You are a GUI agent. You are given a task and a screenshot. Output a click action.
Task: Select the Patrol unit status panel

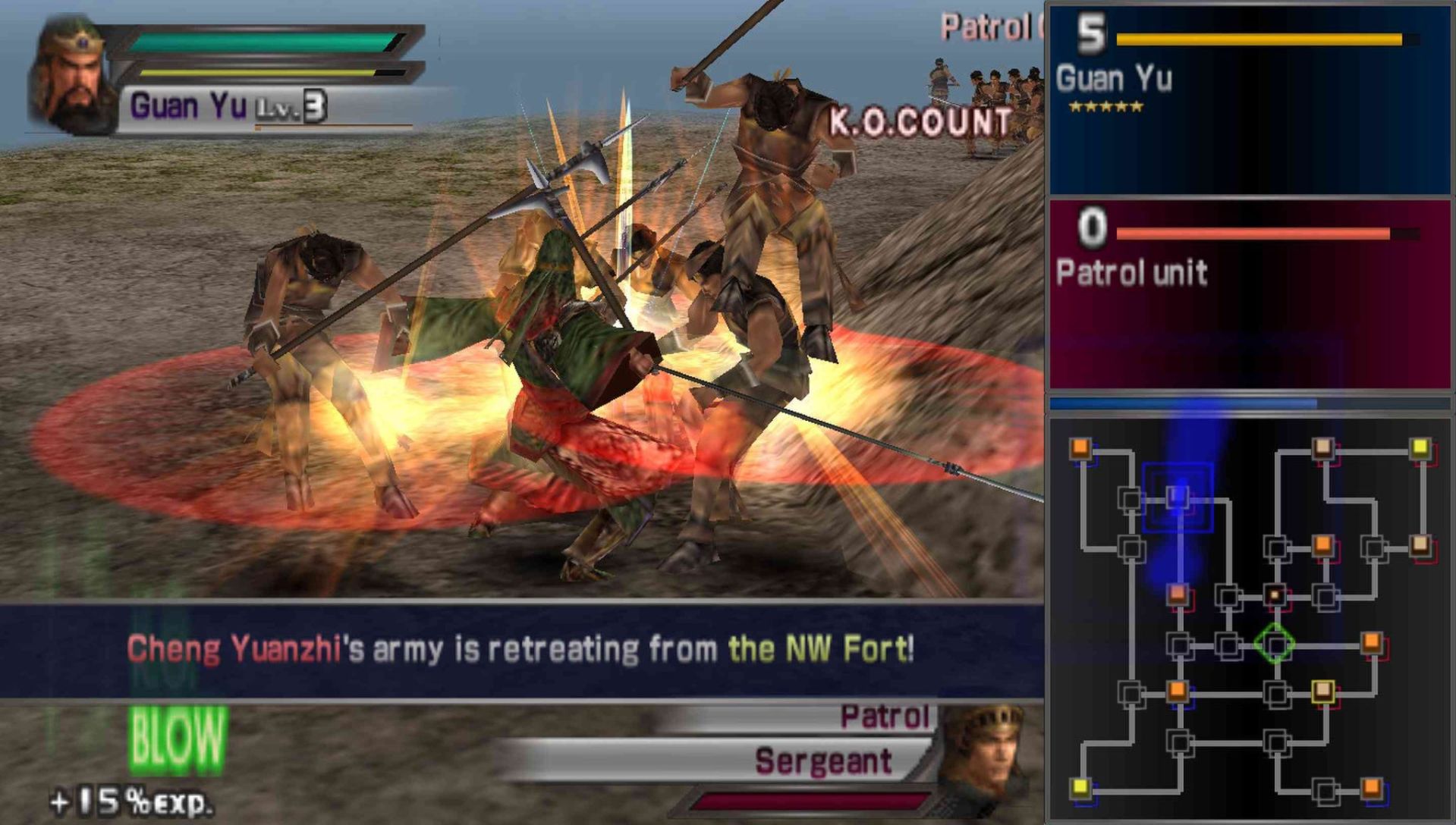coord(1249,294)
